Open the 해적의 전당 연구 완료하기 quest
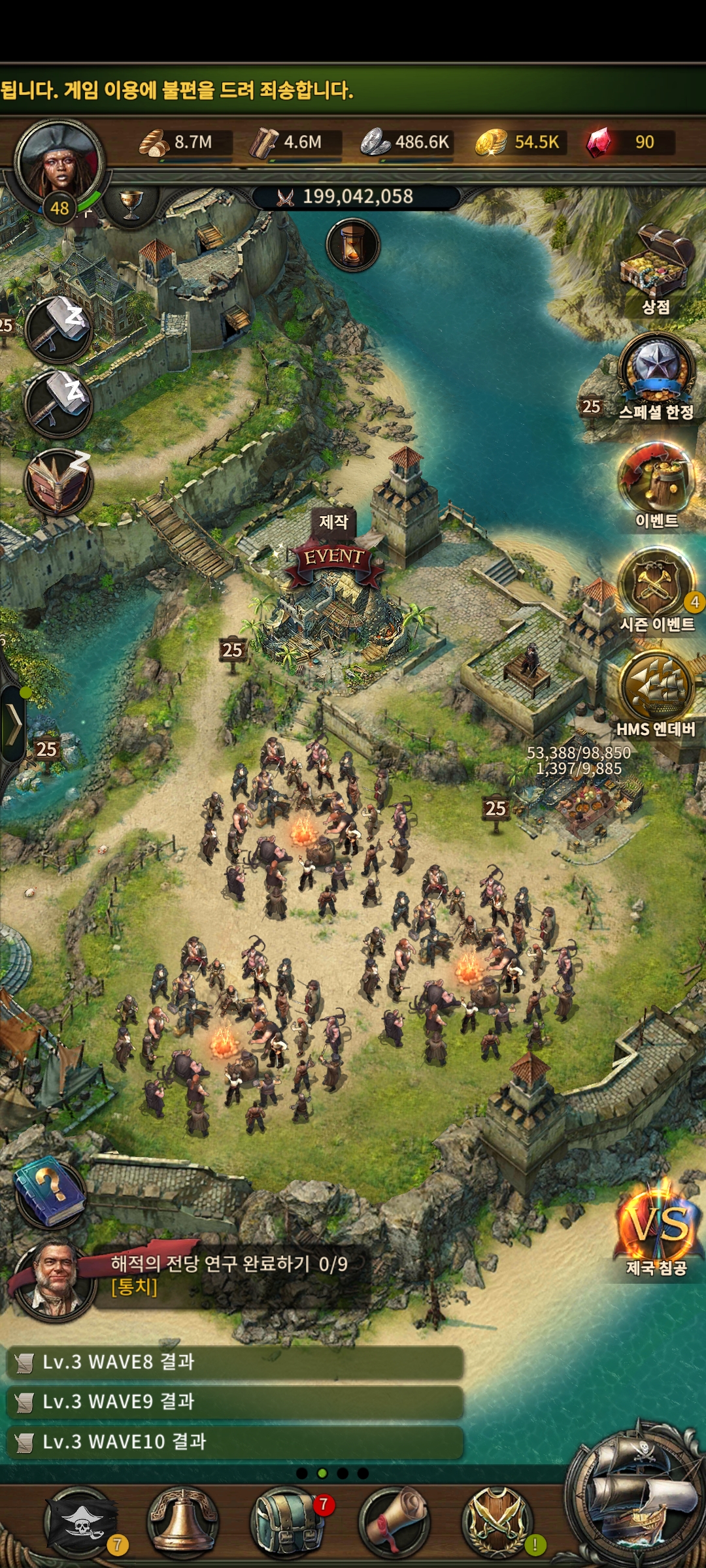 pos(229,1273)
